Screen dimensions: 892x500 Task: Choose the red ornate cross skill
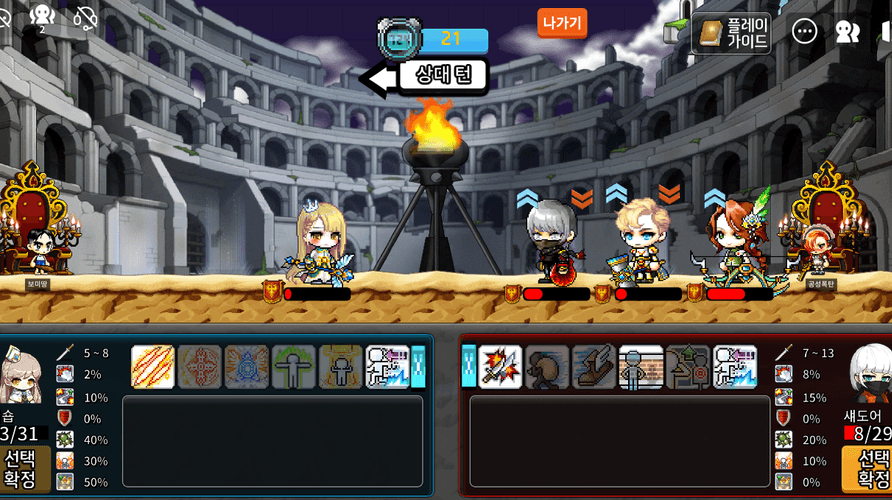coord(199,367)
